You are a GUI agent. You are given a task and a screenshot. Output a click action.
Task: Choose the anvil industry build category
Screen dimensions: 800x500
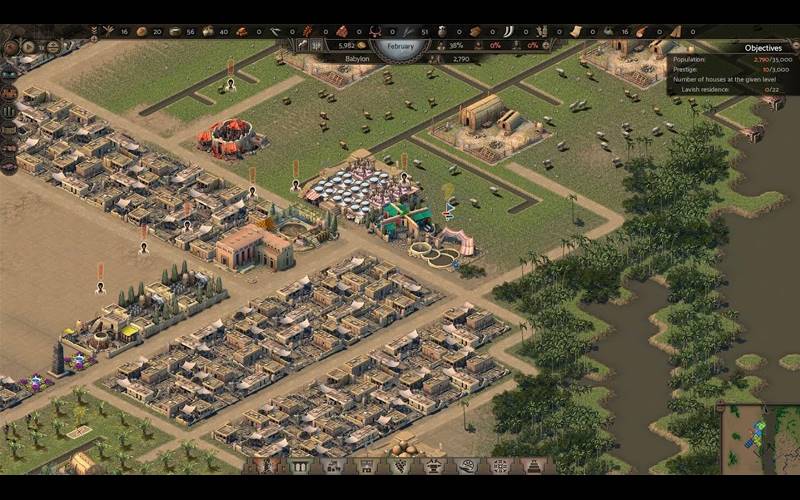[x=433, y=466]
